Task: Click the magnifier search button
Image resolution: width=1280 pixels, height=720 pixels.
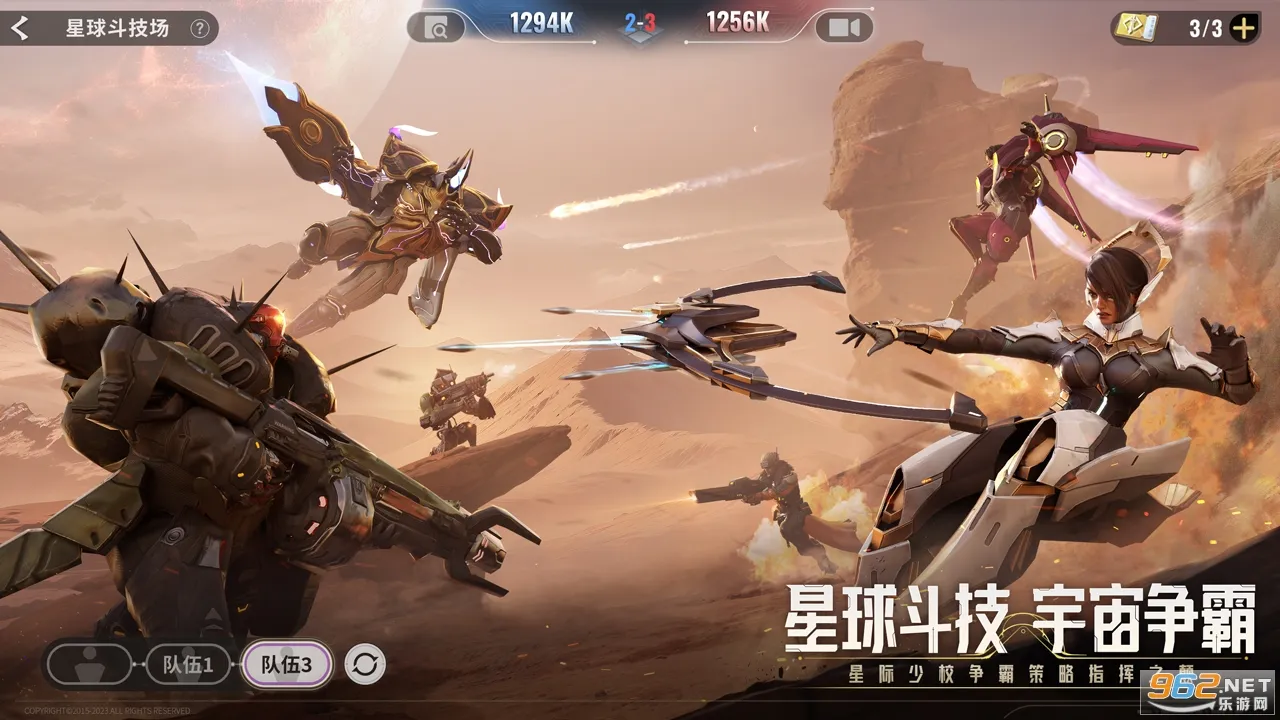Action: (x=438, y=28)
